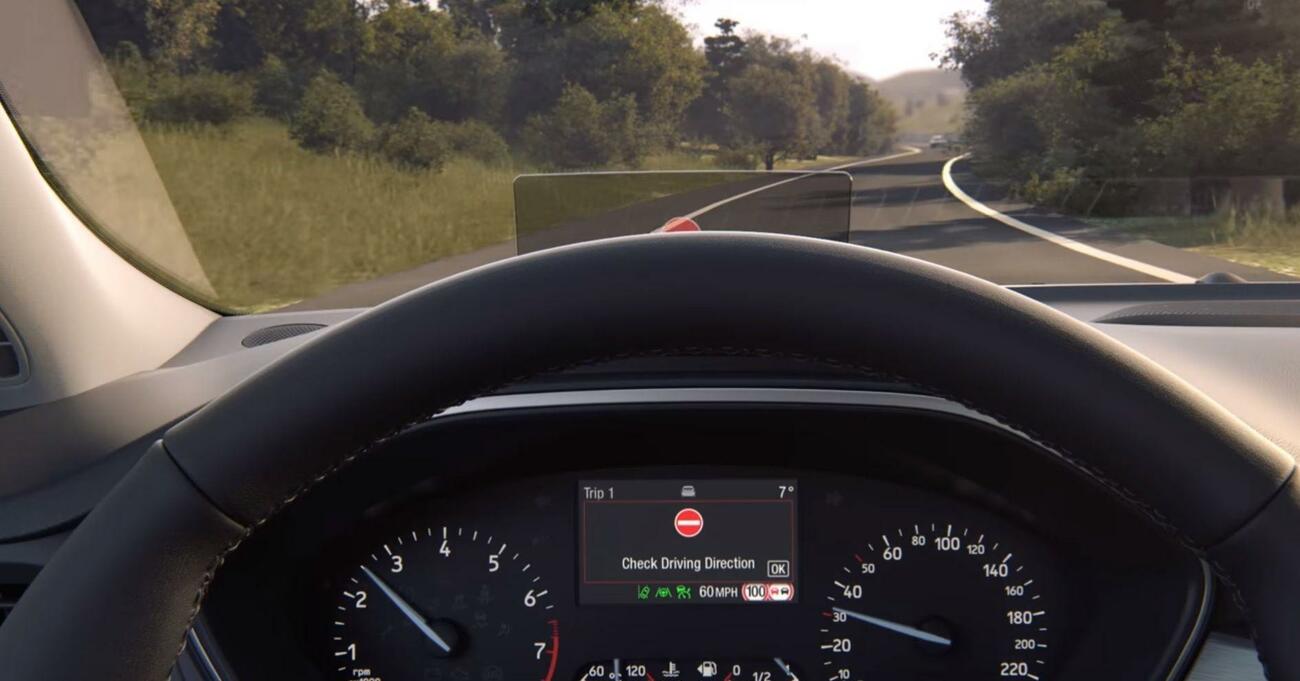
Task: Acknowledge the Check Driving Direction warning with OK
Action: 777,568
